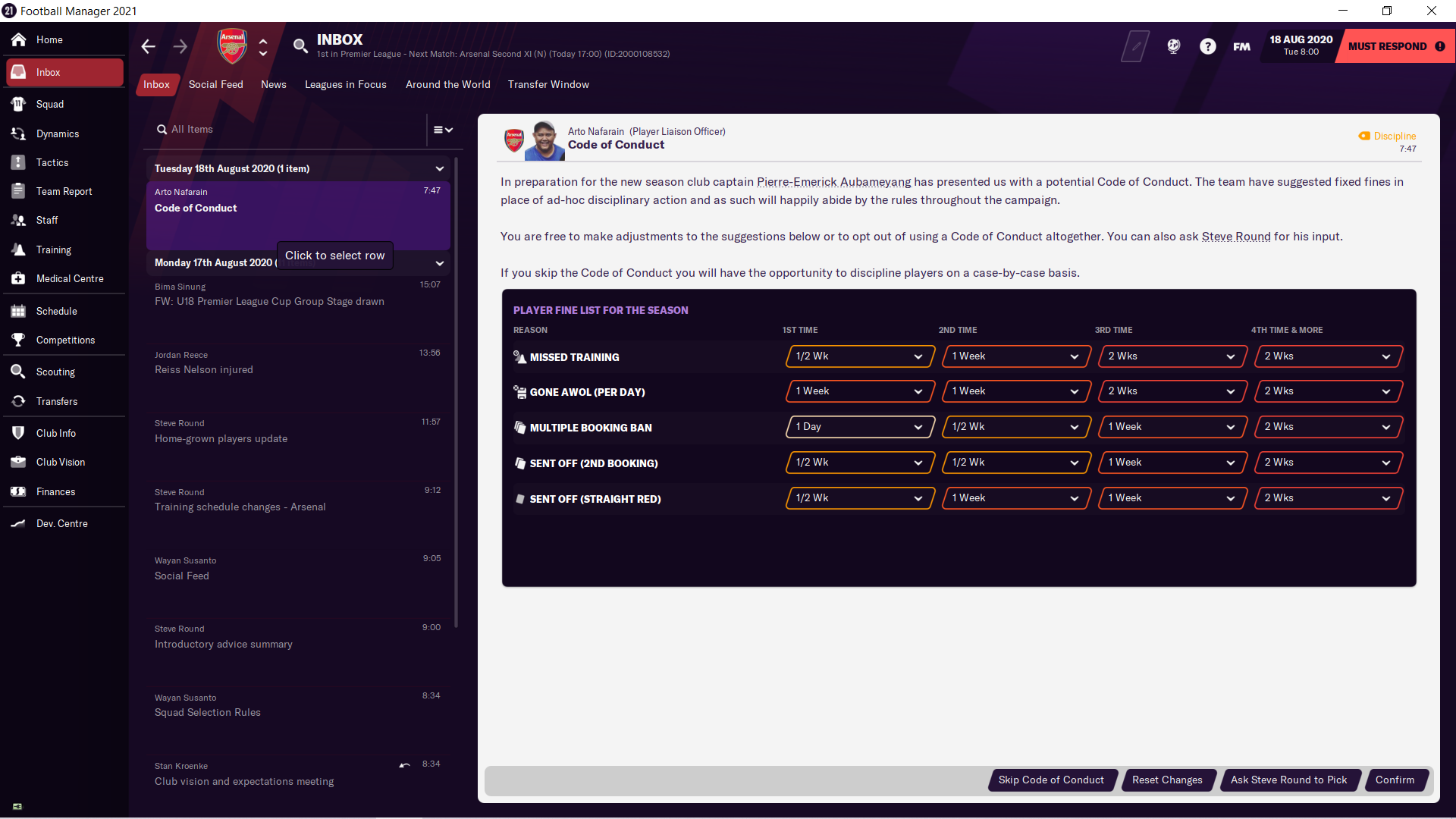Reset Changes to the fine list
This screenshot has height=819, width=1456.
tap(1167, 780)
